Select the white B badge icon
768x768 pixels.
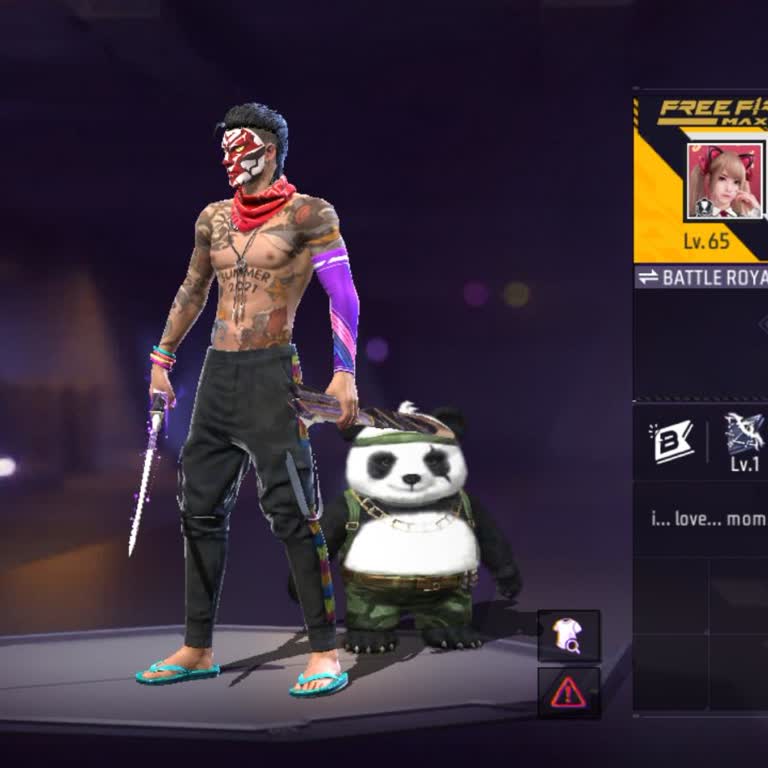tap(674, 441)
